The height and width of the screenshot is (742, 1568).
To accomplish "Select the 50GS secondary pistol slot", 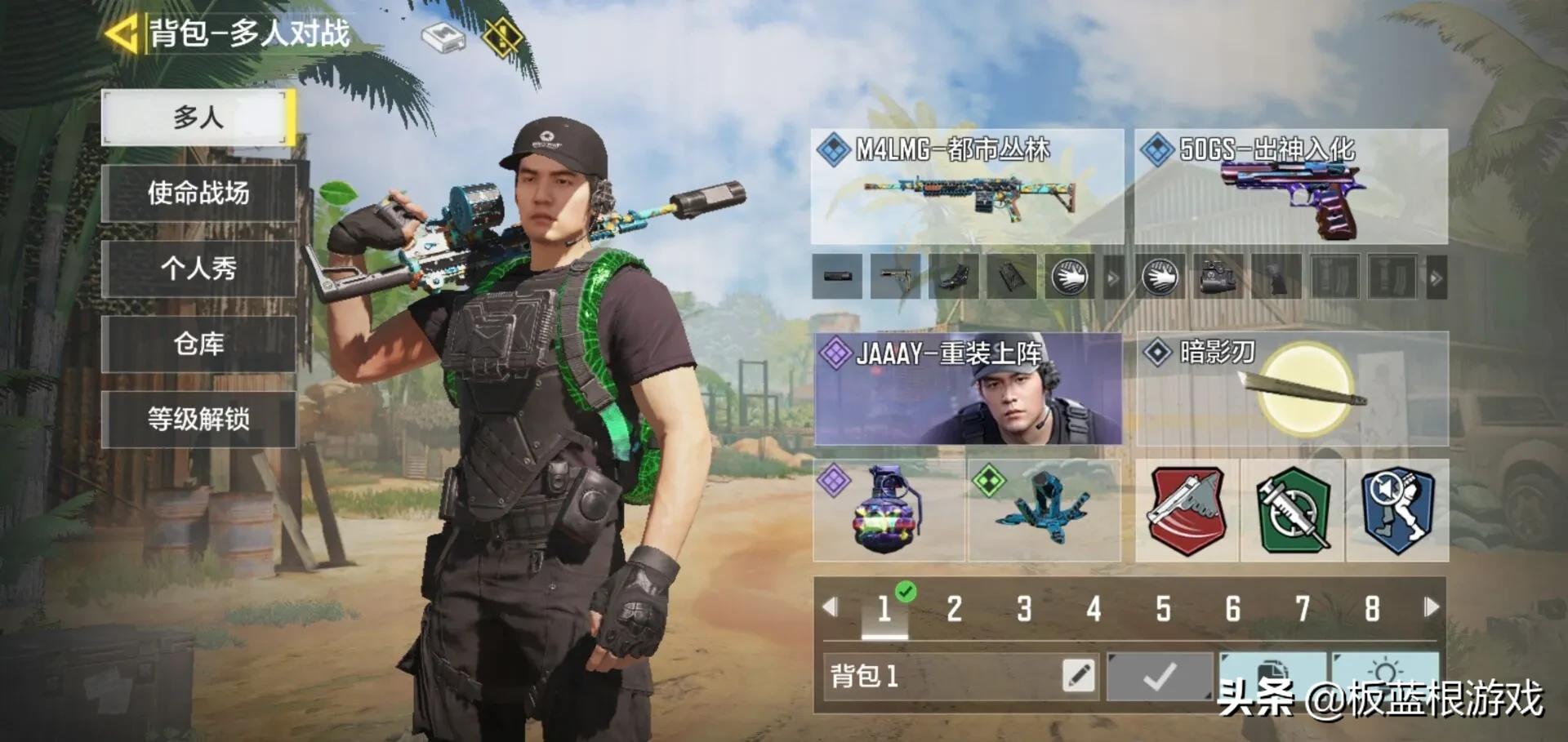I will pos(1290,186).
